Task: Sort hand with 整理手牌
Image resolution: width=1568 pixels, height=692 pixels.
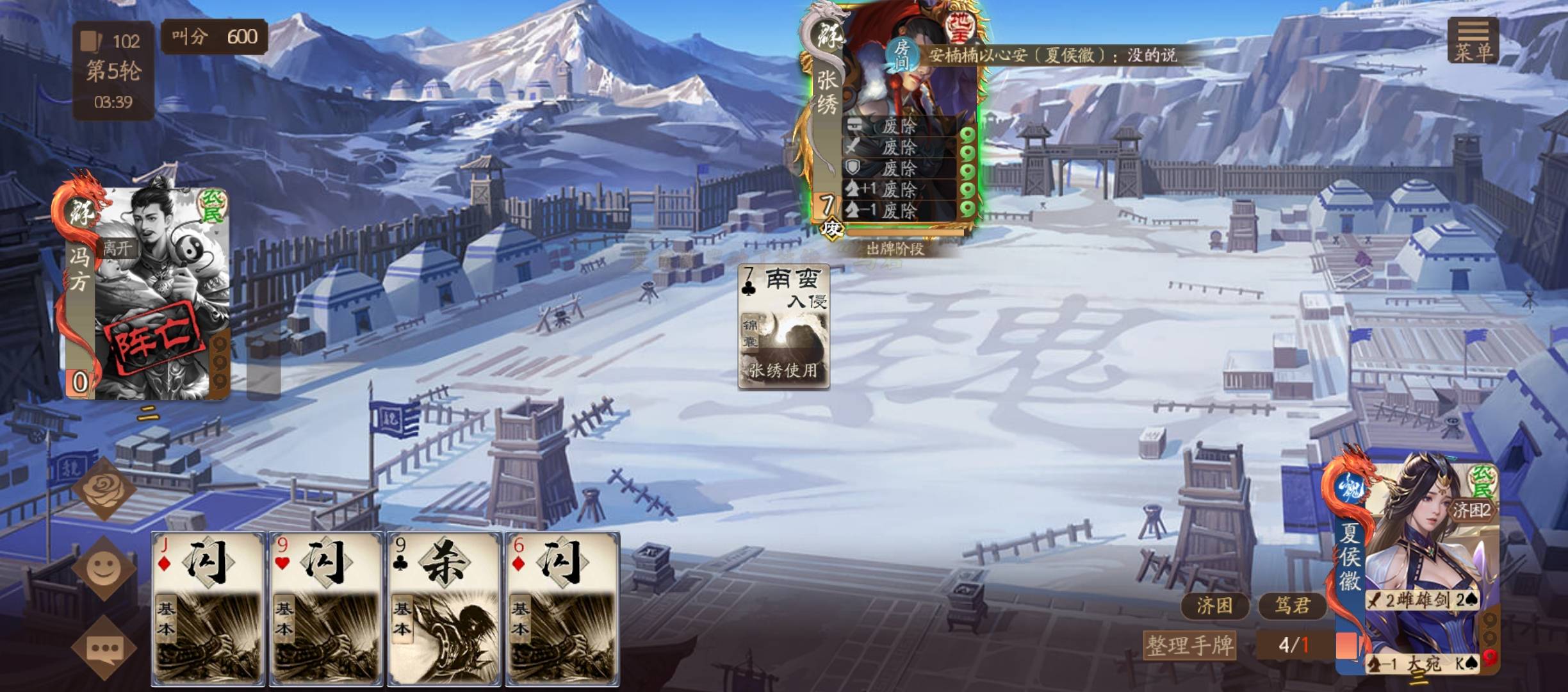Action: pos(1189,645)
